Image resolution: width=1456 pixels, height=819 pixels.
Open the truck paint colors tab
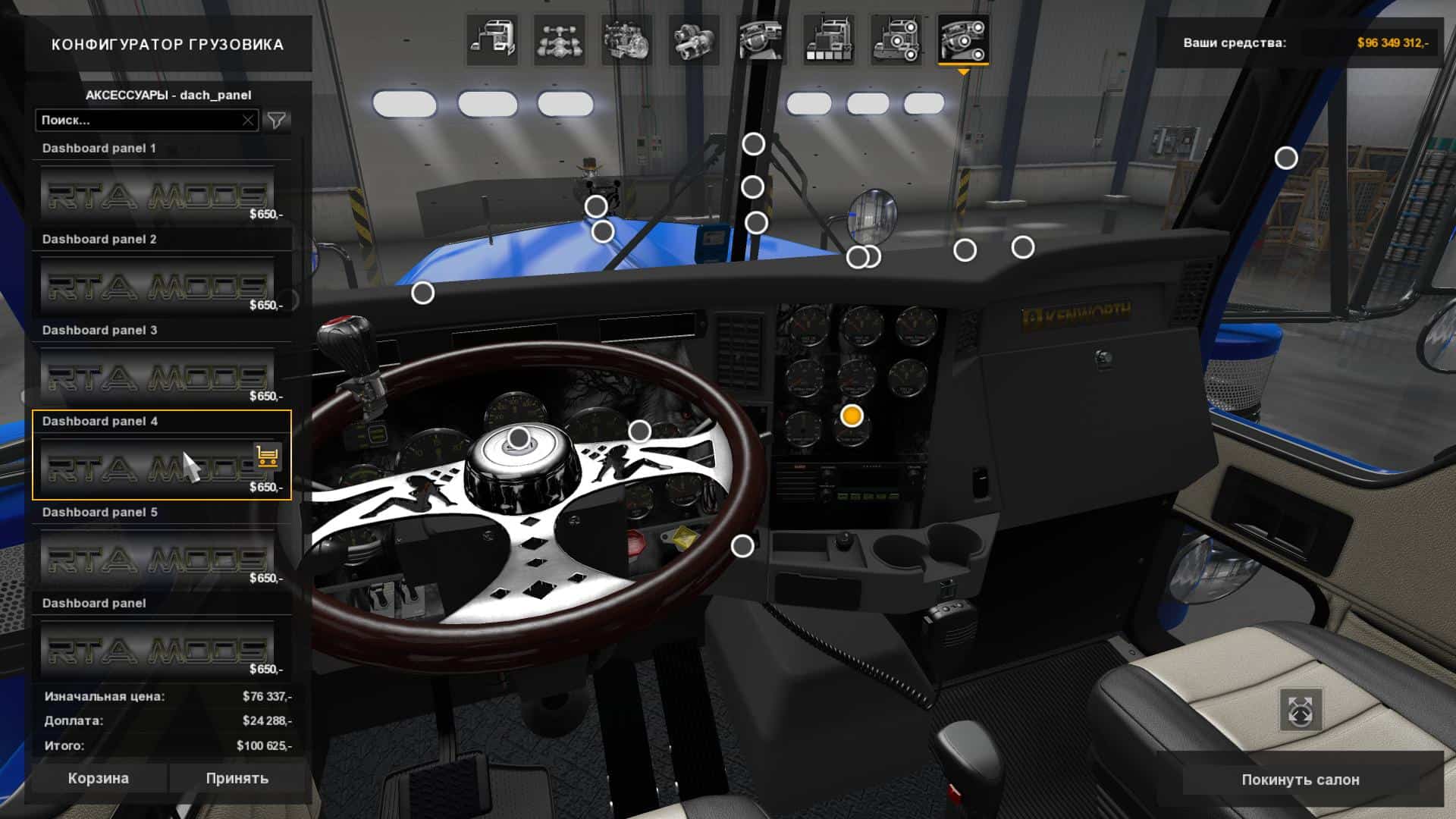click(828, 39)
